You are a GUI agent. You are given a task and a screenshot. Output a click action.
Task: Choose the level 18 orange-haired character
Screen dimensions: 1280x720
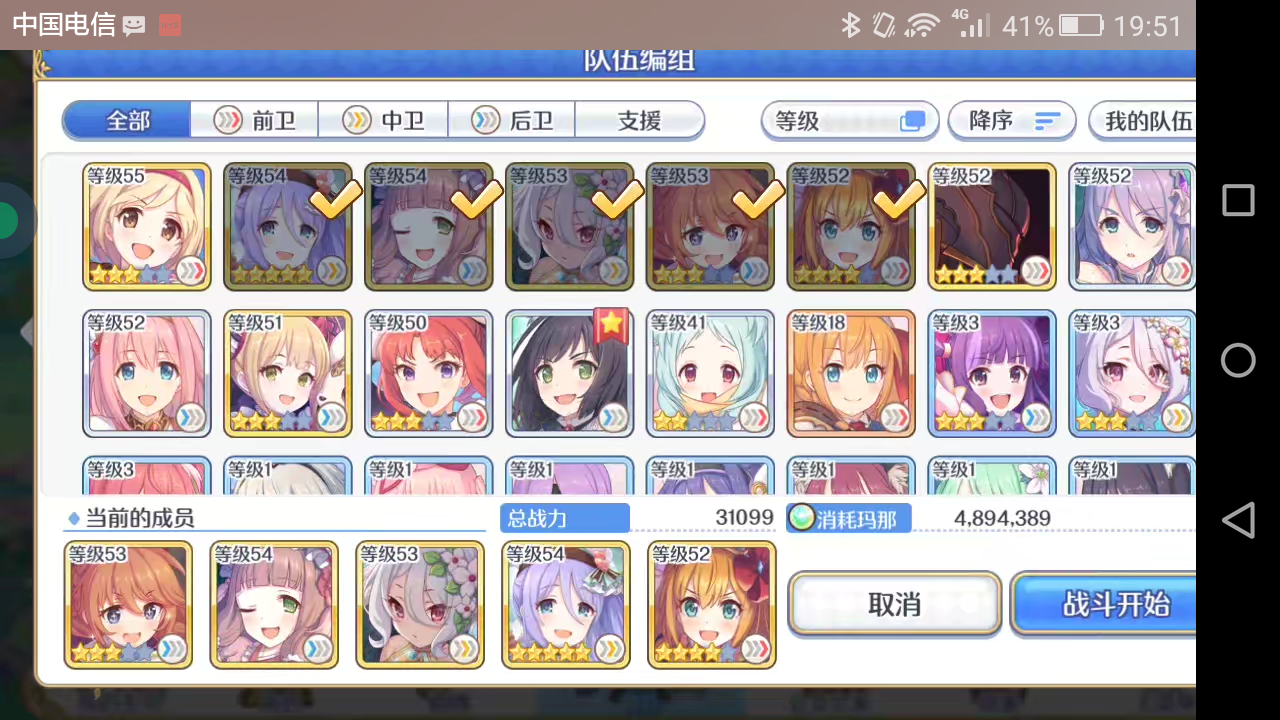[850, 373]
